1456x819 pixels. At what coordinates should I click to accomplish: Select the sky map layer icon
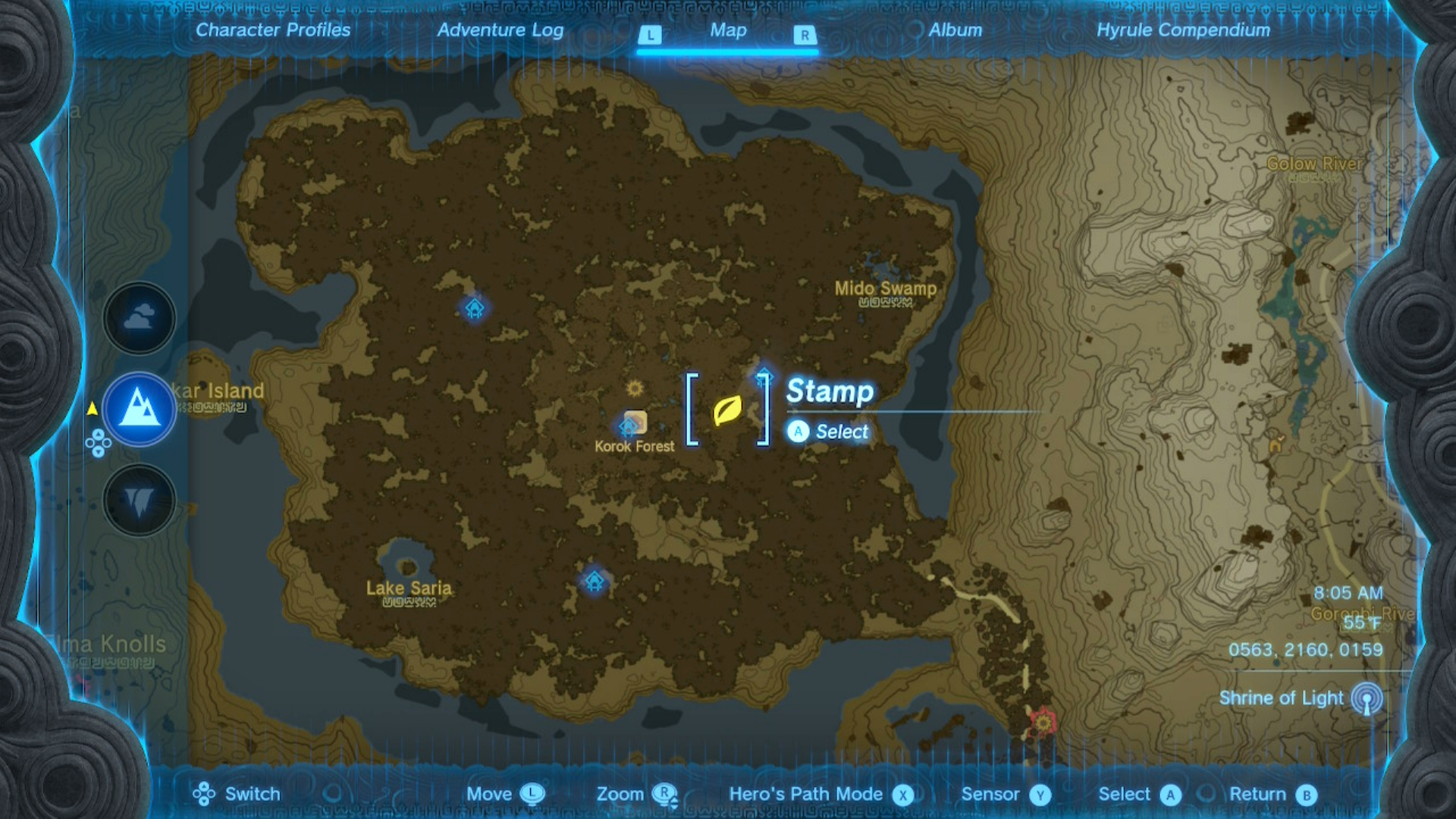139,318
